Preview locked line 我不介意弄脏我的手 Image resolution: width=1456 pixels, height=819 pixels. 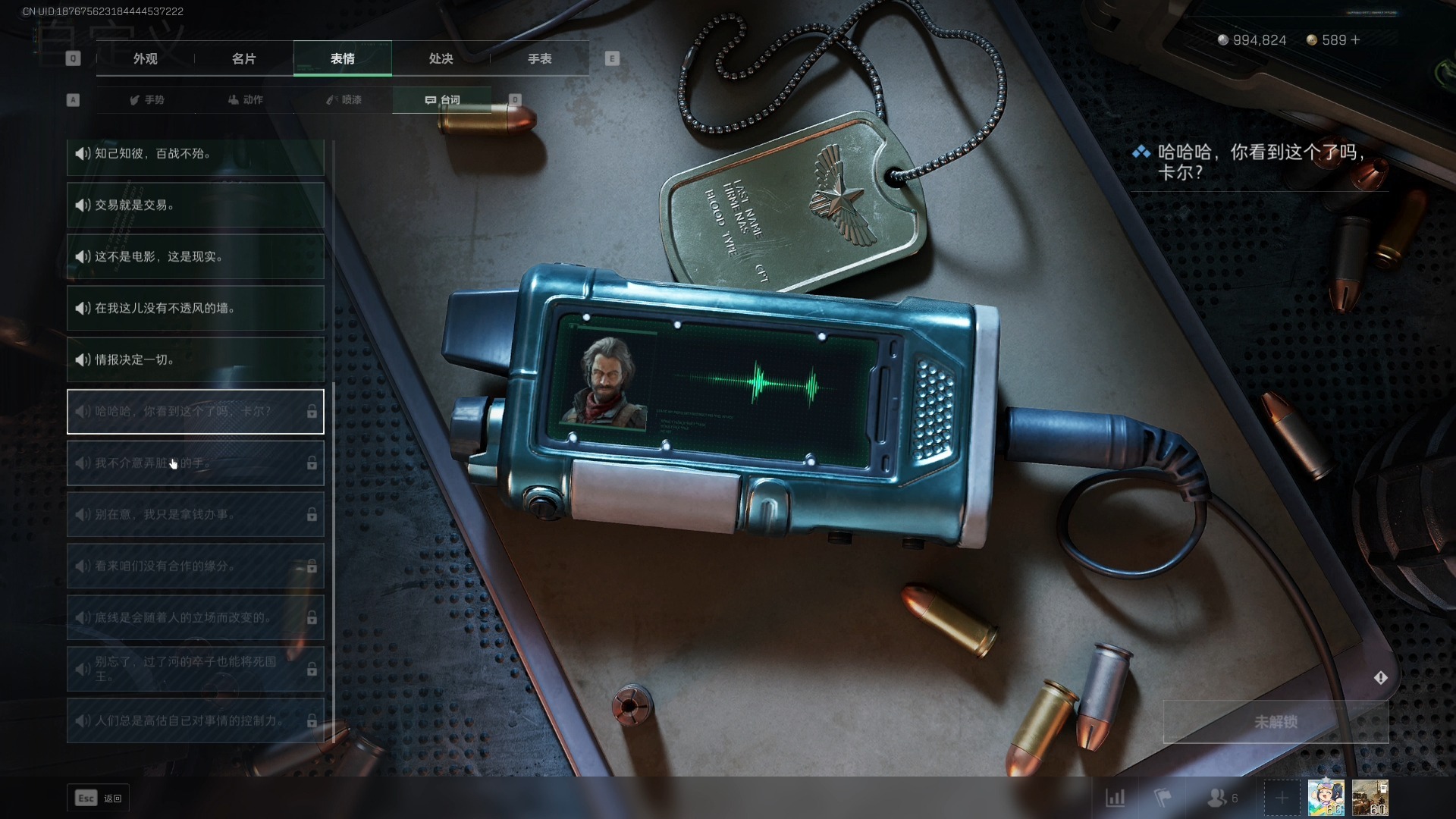coord(195,463)
